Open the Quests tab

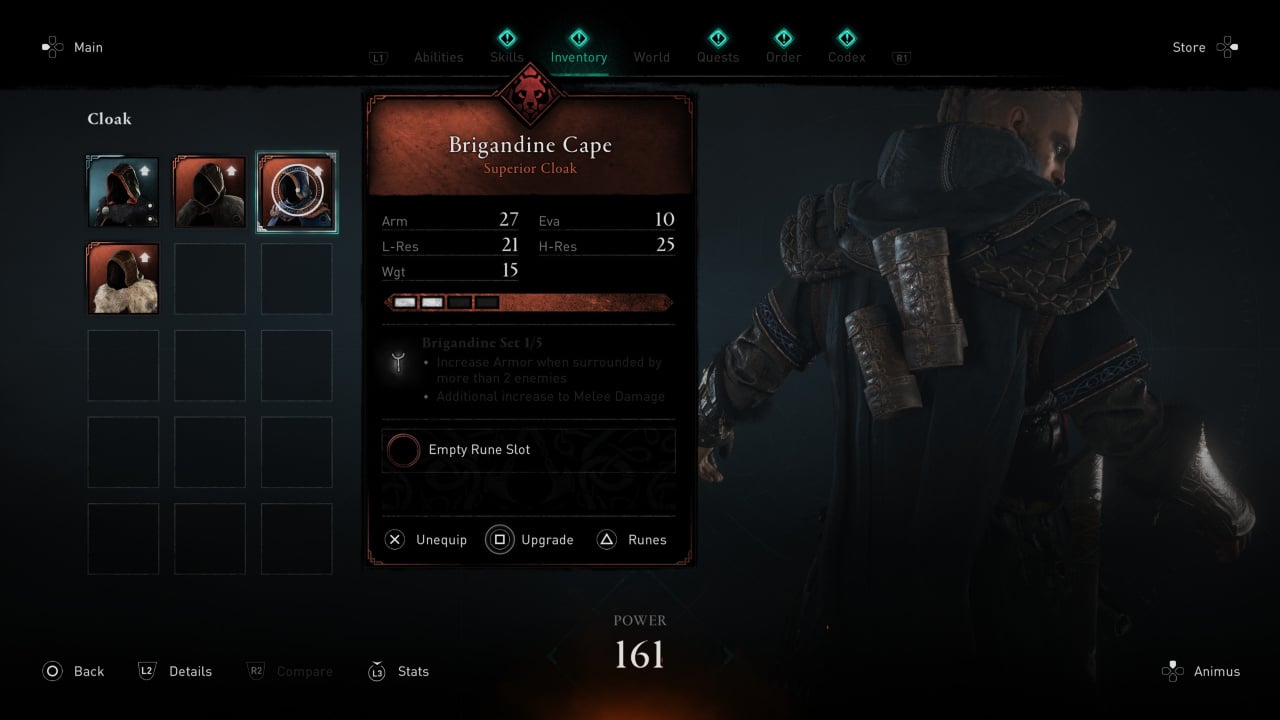click(x=718, y=57)
